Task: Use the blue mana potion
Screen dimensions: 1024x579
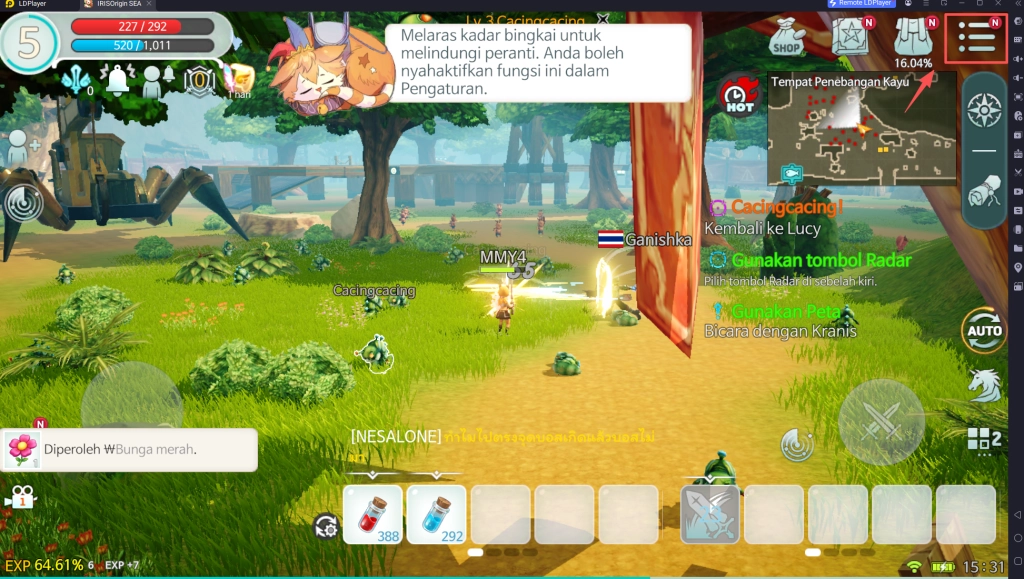Action: 437,514
